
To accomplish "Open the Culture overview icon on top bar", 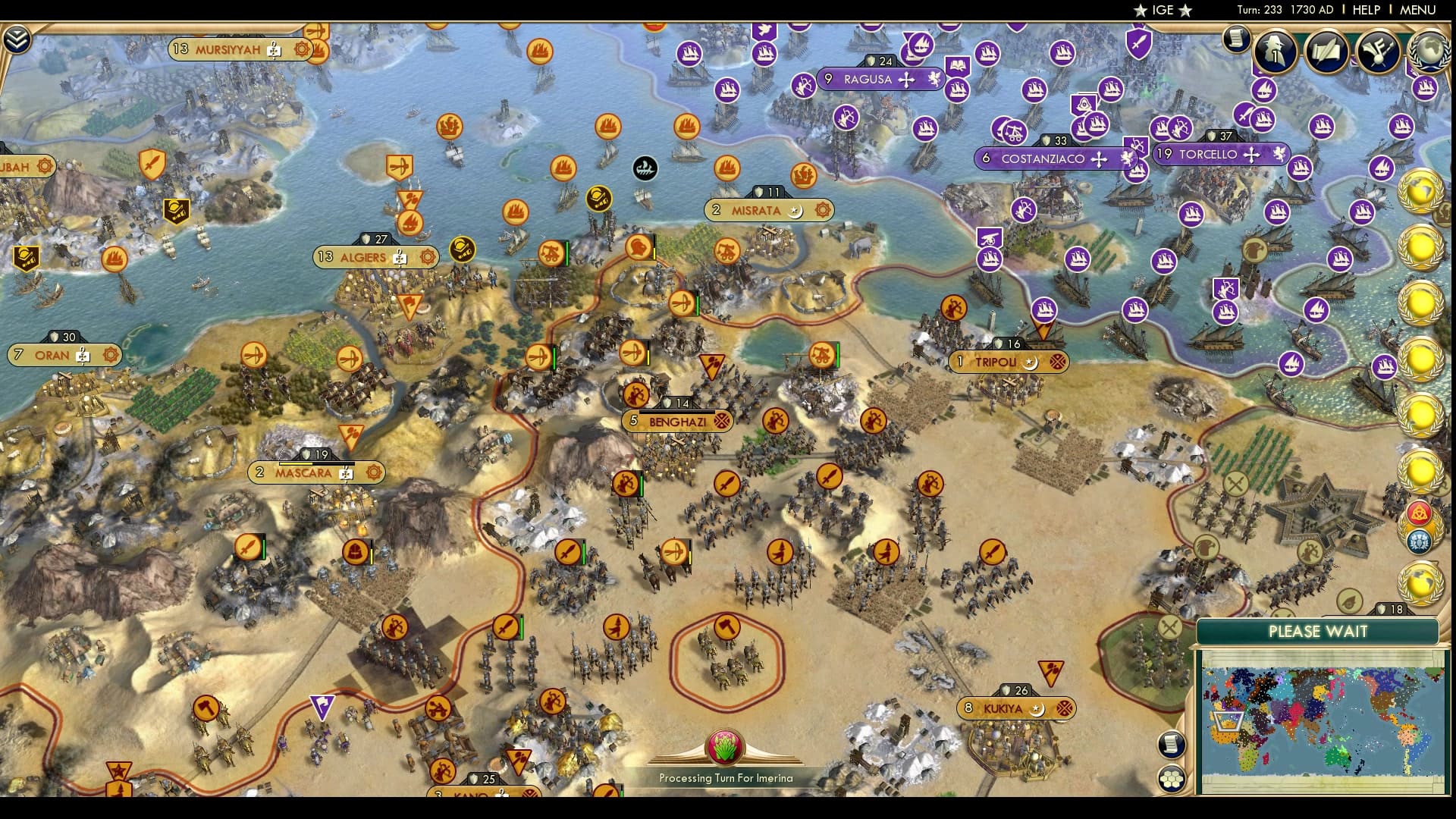I will tap(1378, 51).
